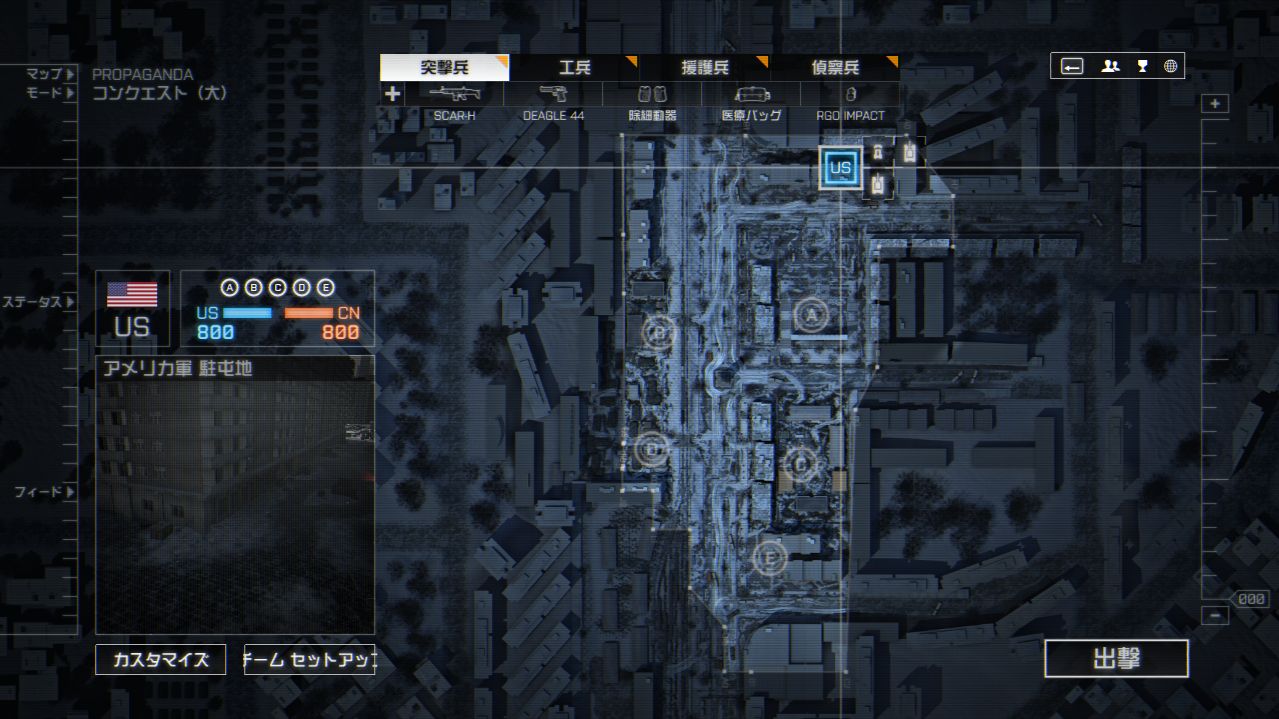Screen dimensions: 1279x719
Task: Show the trophy scoreboard icon
Action: (1142, 66)
